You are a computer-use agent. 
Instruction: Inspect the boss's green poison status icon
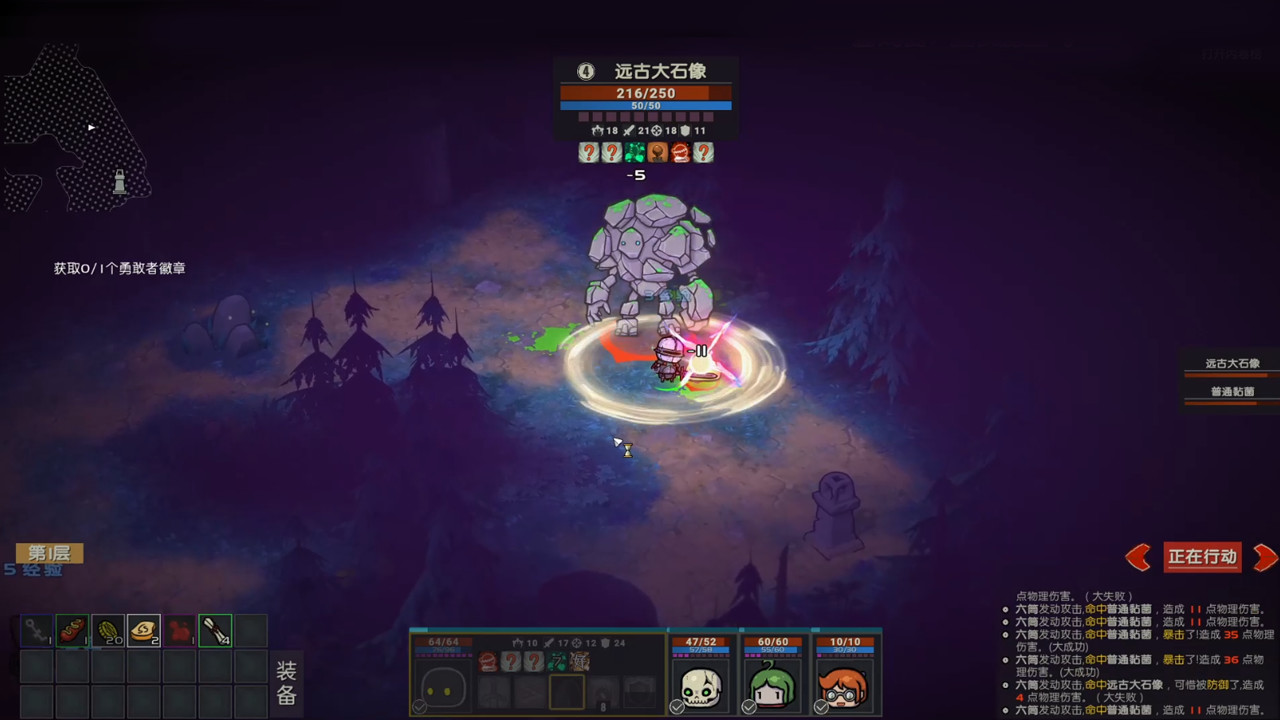click(x=635, y=152)
